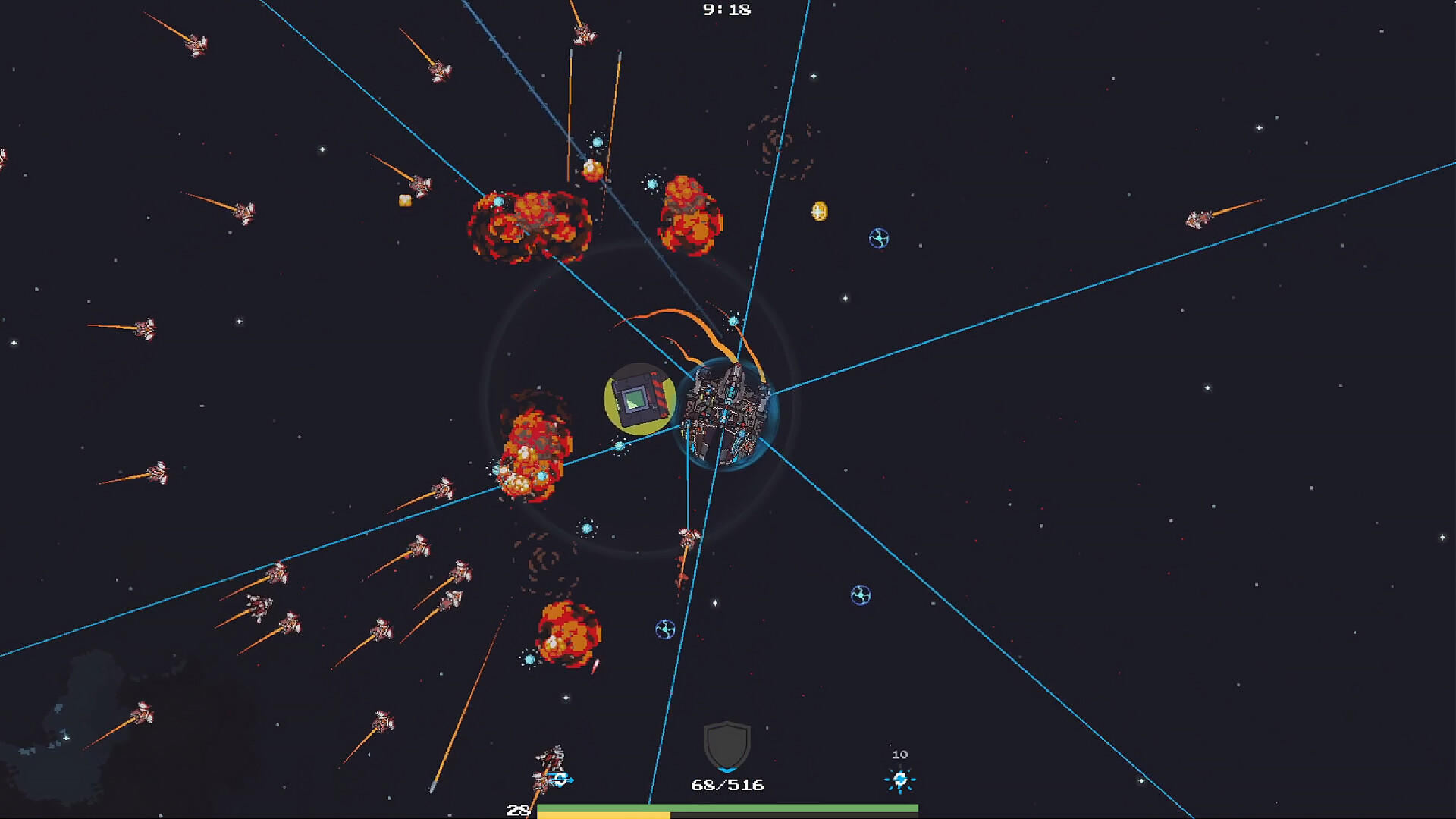
Task: Click the blue gear pickup on the lower right
Action: 860,595
